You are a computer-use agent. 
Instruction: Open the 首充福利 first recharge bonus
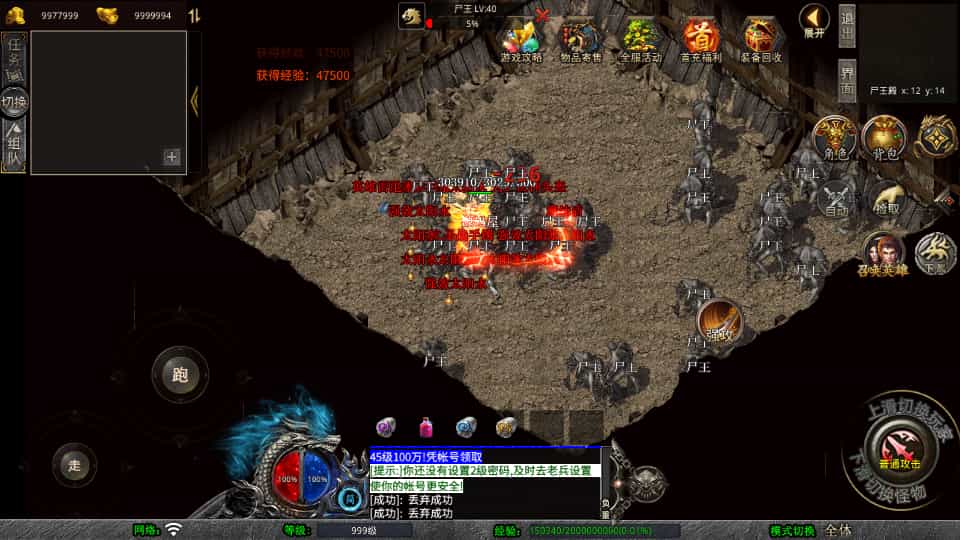(x=700, y=40)
